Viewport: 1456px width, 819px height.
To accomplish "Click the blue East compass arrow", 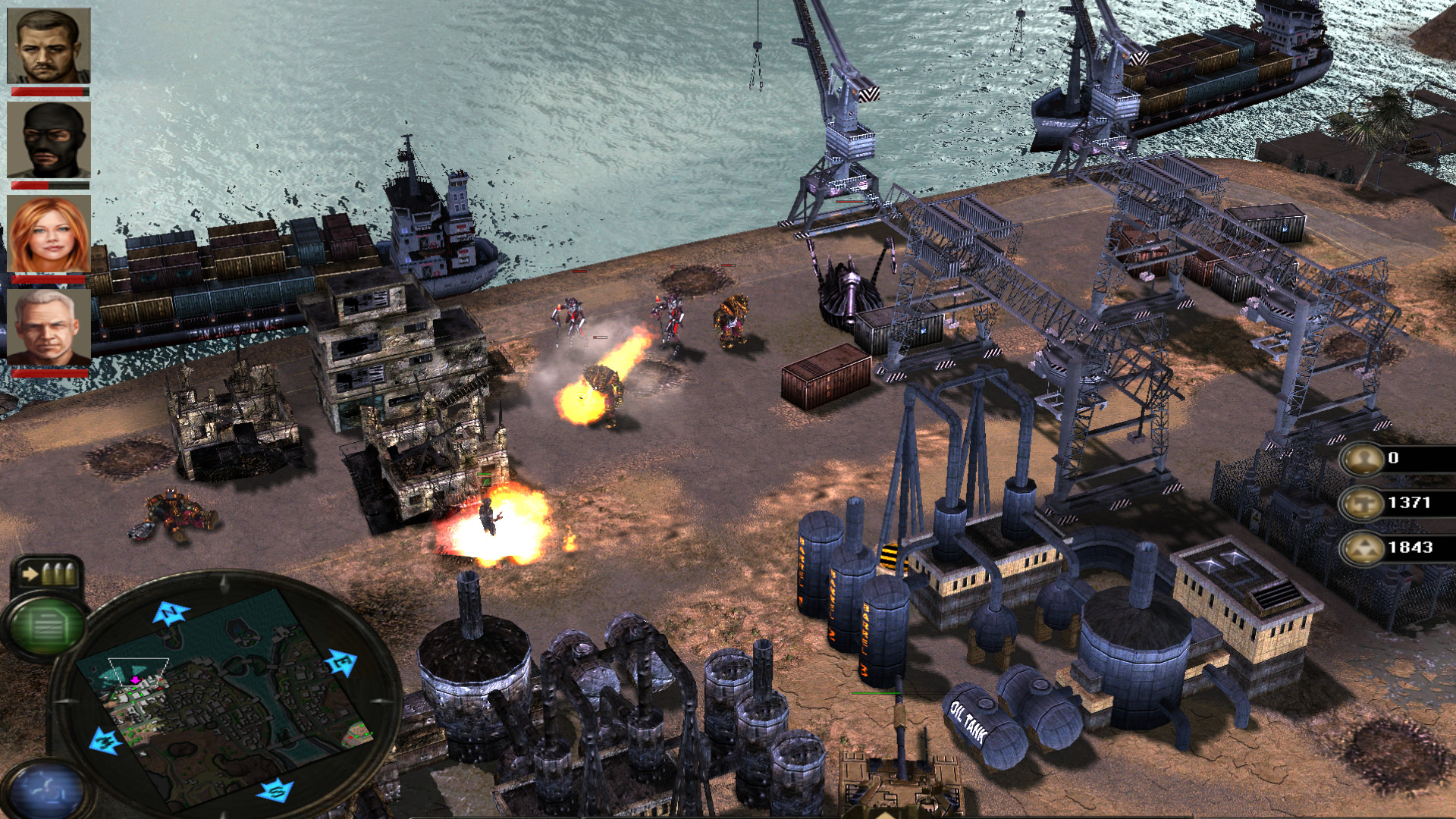I will coord(341,663).
